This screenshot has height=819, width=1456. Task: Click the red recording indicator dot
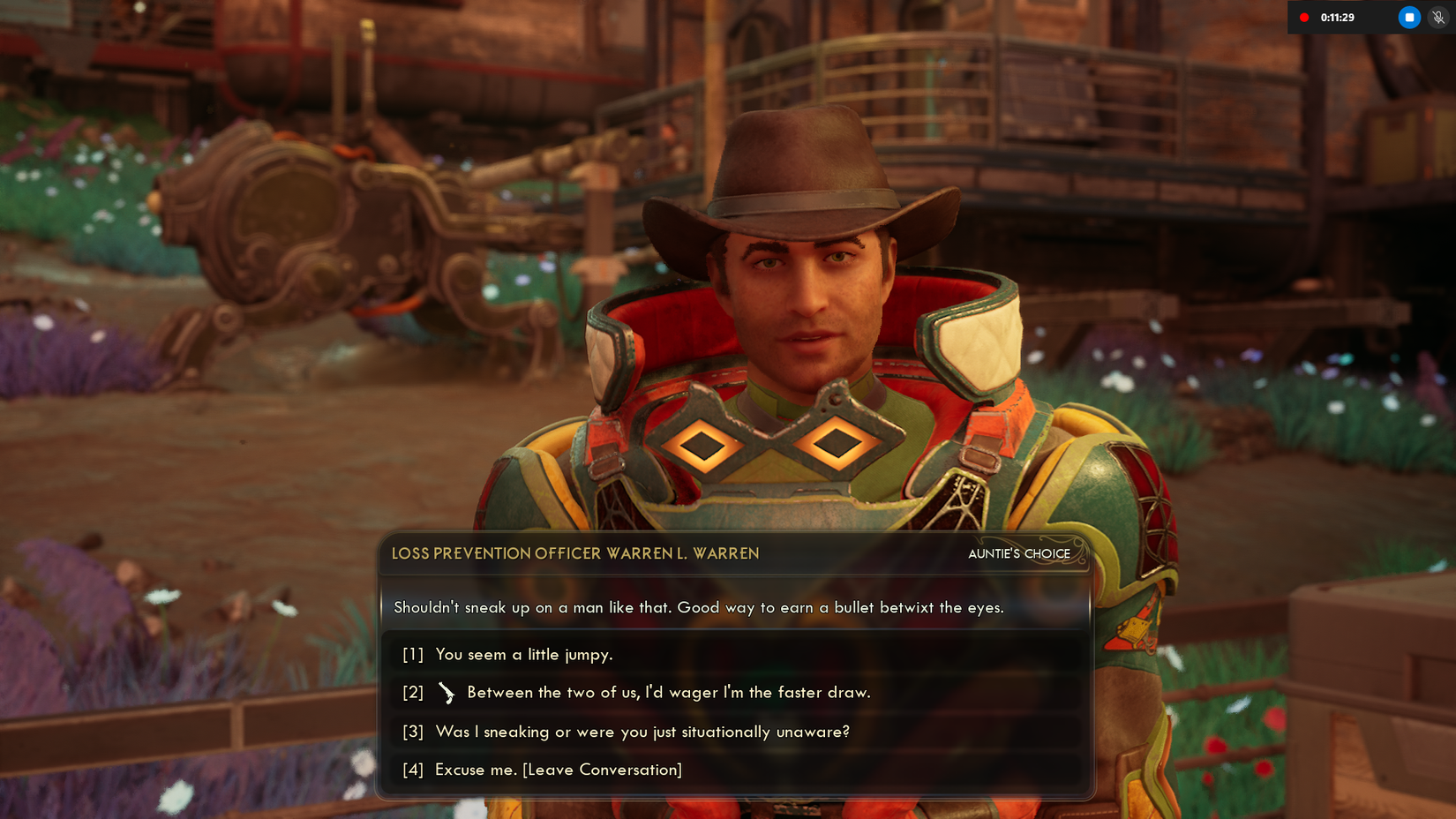1304,17
